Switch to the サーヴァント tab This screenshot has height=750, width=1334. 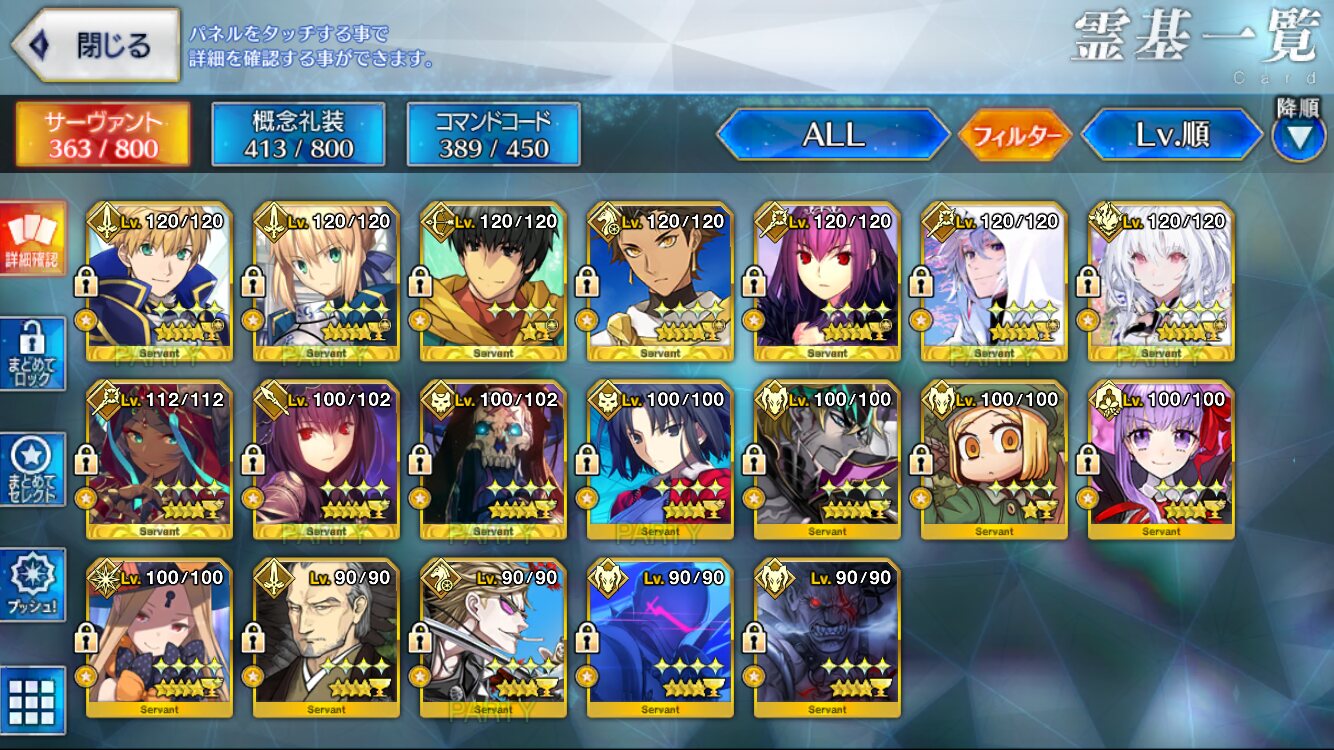click(103, 134)
